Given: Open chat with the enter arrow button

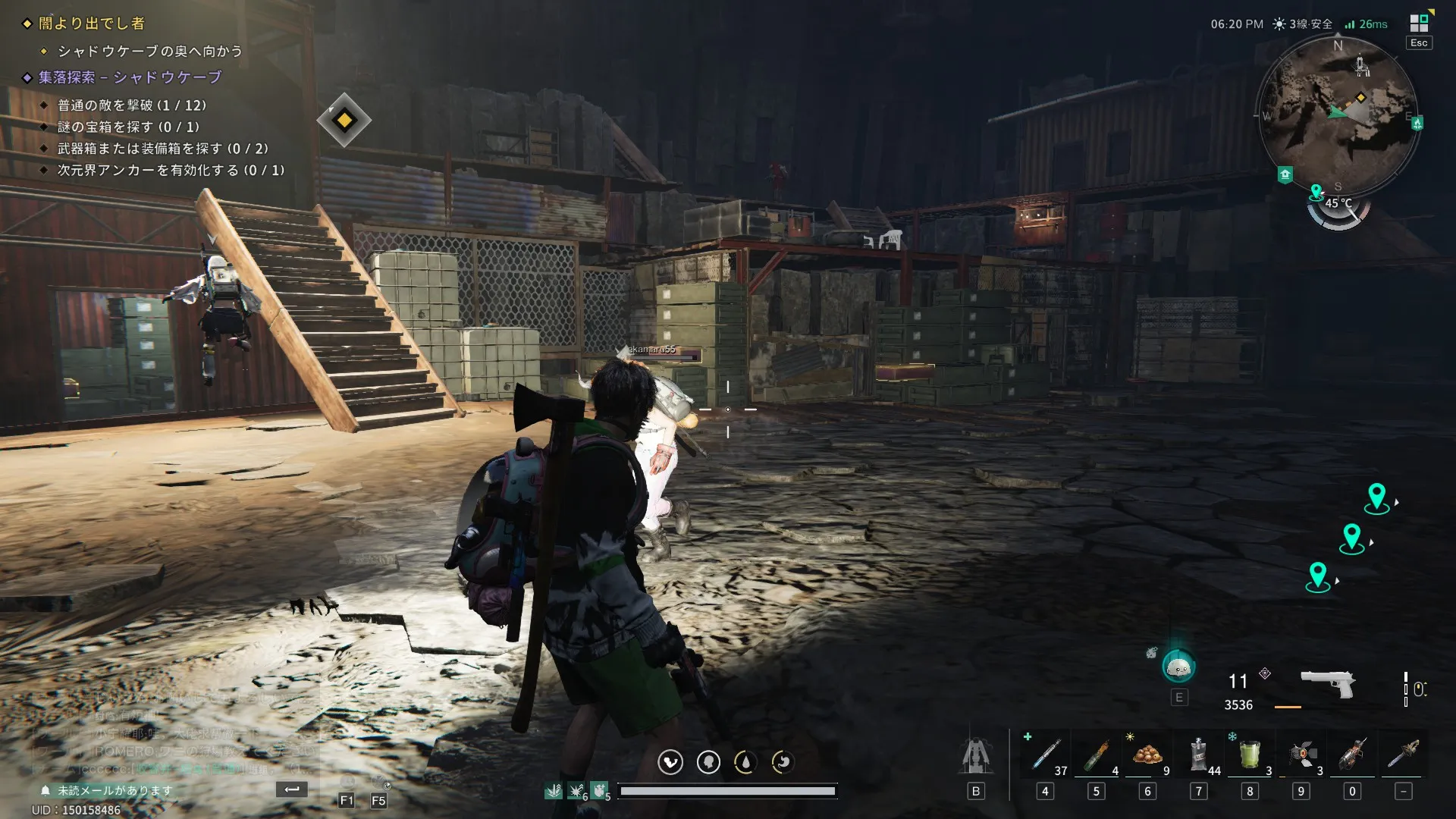Looking at the screenshot, I should [292, 789].
